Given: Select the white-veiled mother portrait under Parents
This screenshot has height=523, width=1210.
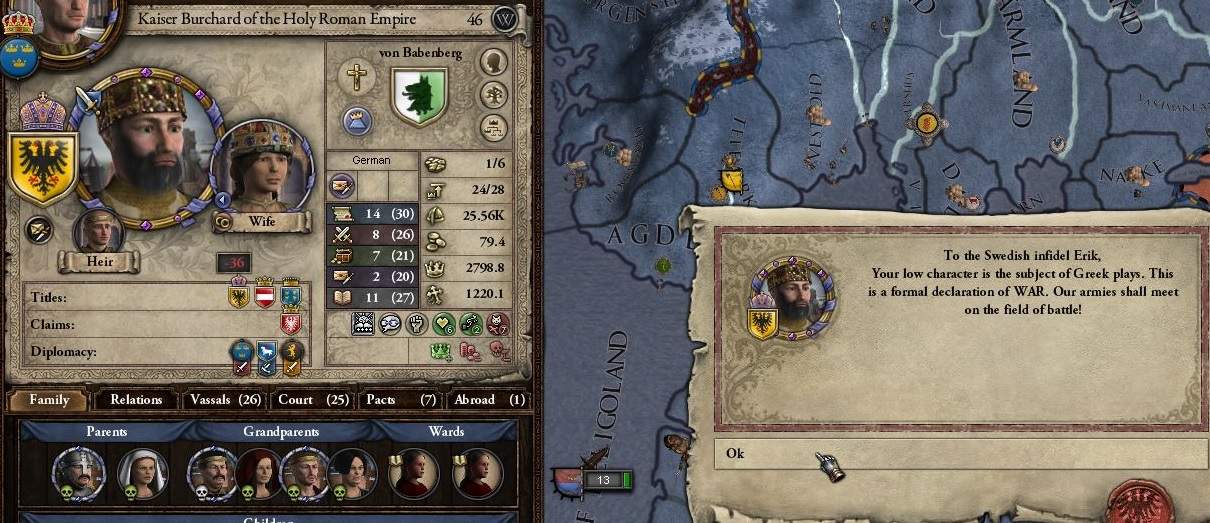Looking at the screenshot, I should coord(142,472).
